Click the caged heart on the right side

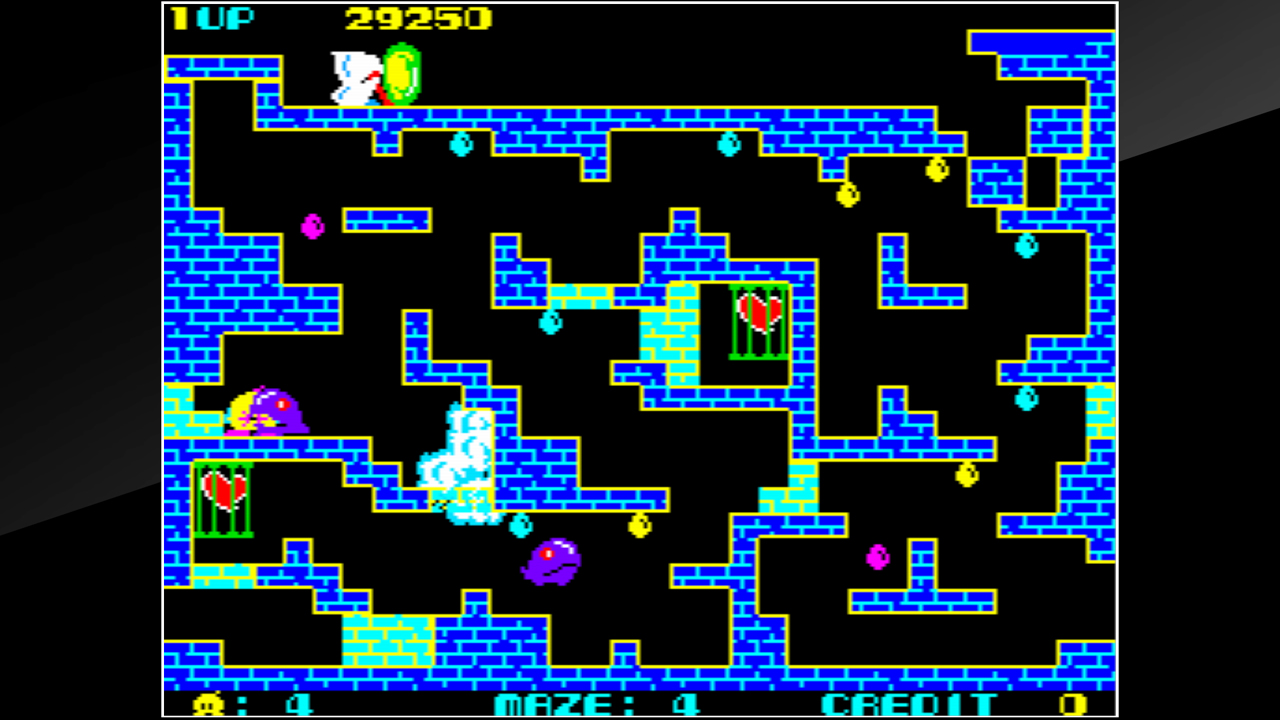tap(757, 318)
